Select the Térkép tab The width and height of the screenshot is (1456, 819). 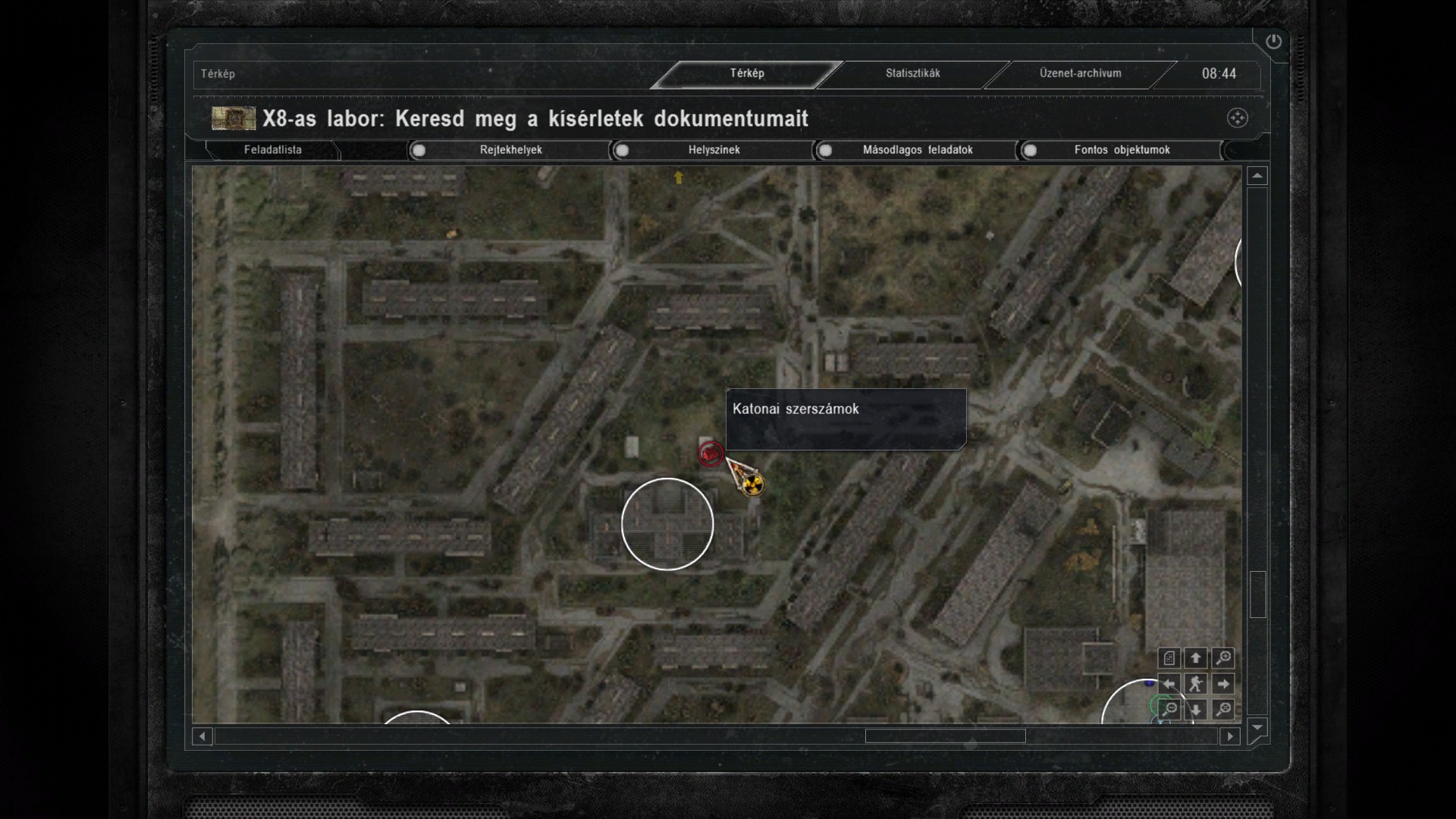[x=747, y=74]
